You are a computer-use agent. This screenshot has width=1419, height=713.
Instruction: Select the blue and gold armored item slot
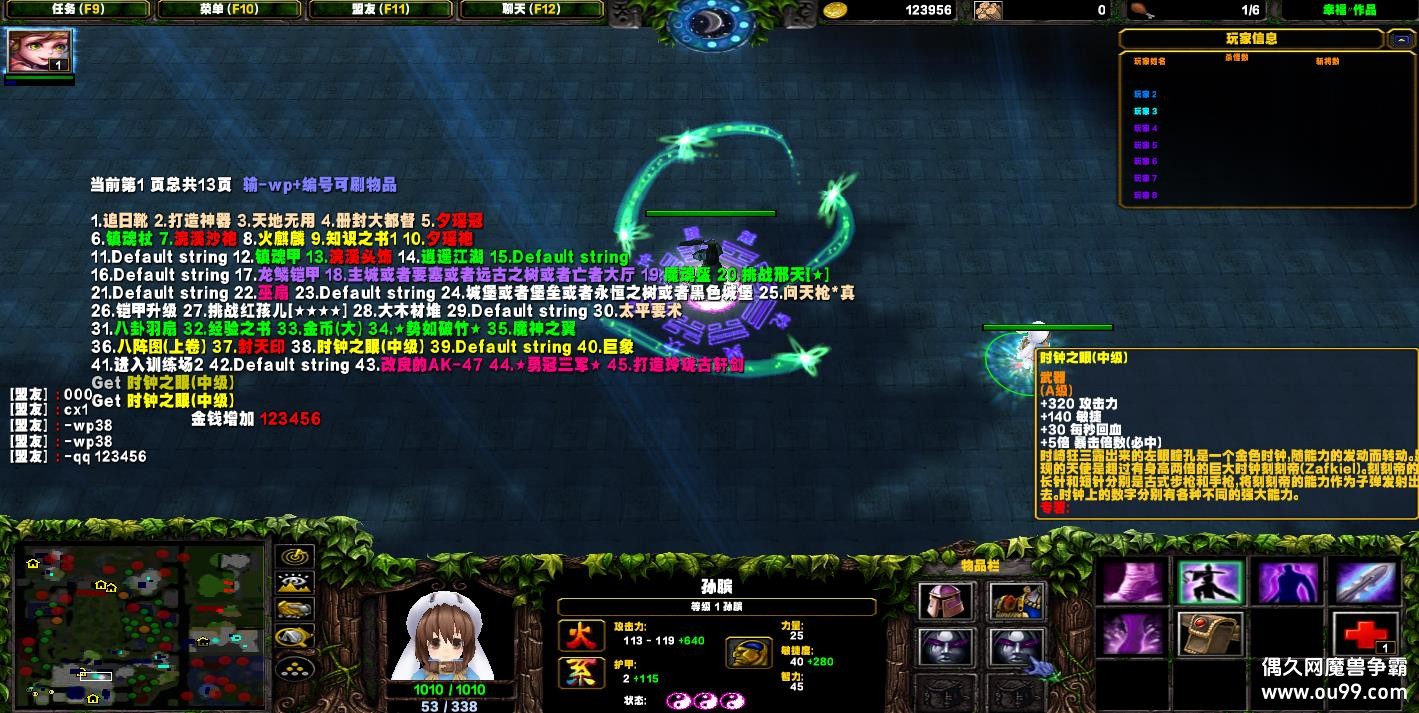pyautogui.click(x=1017, y=602)
